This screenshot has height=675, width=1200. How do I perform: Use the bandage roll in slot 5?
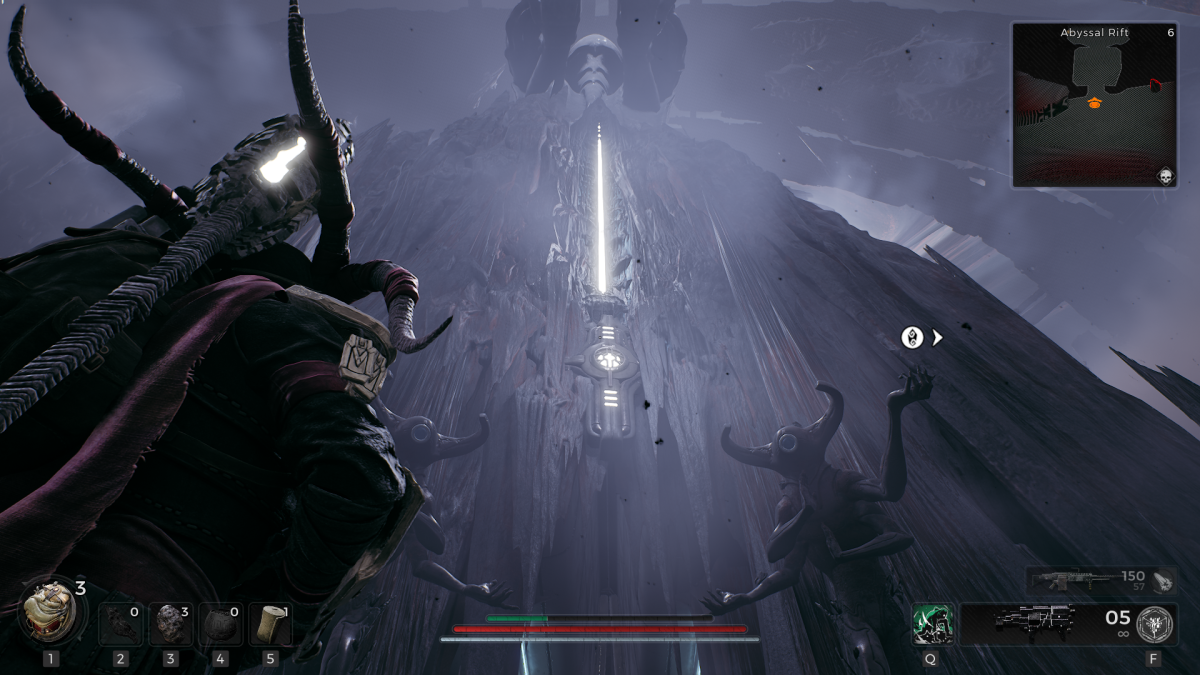[270, 623]
